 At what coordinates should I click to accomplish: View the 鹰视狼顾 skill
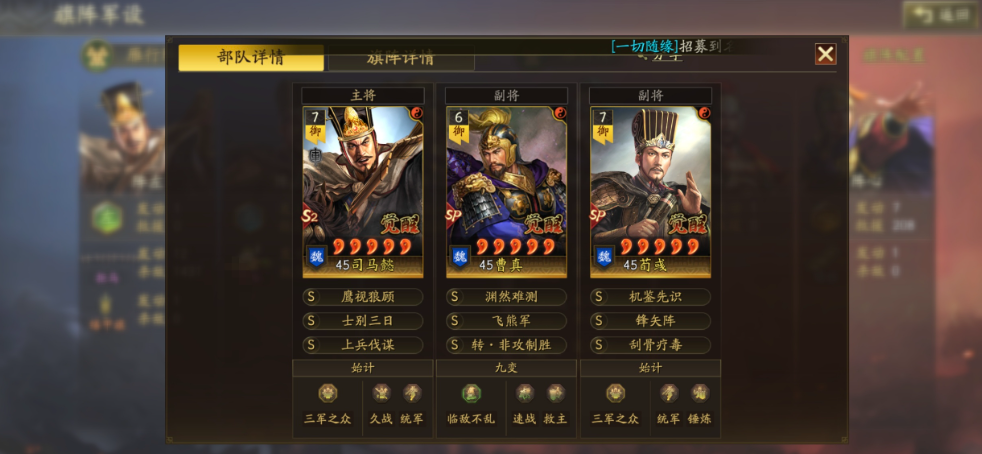coord(363,297)
